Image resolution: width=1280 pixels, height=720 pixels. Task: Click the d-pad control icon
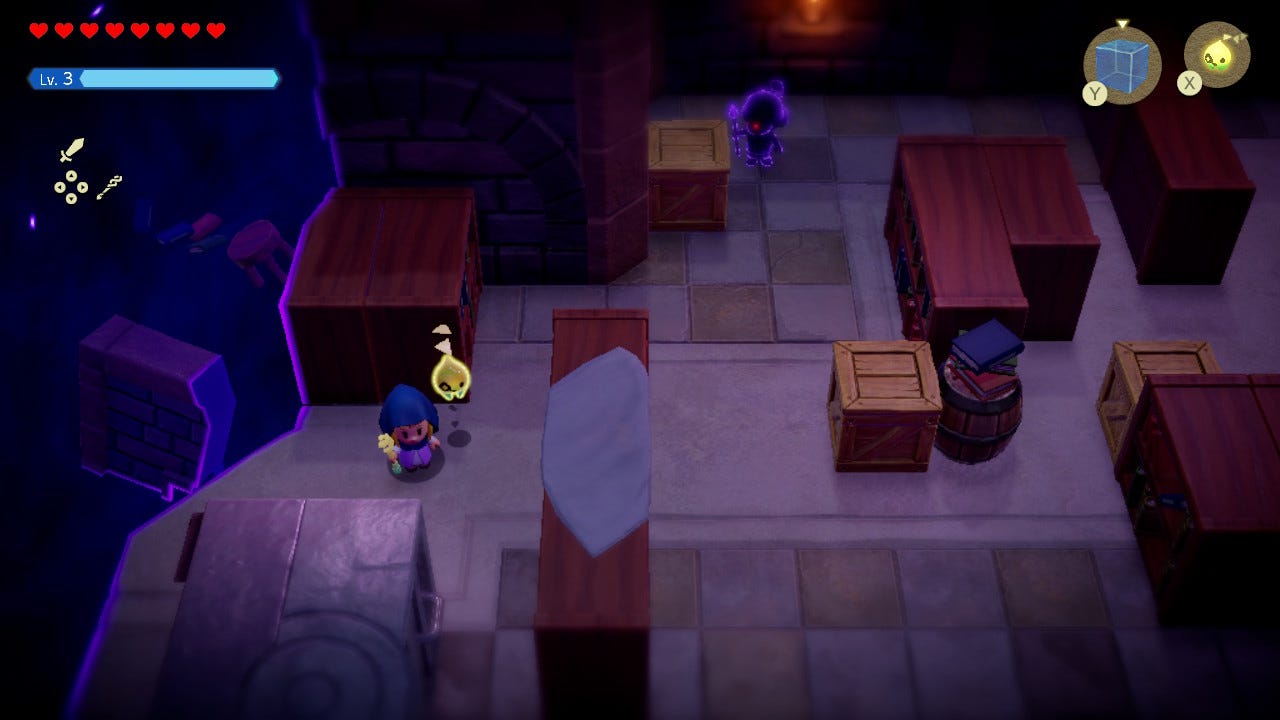coord(71,187)
